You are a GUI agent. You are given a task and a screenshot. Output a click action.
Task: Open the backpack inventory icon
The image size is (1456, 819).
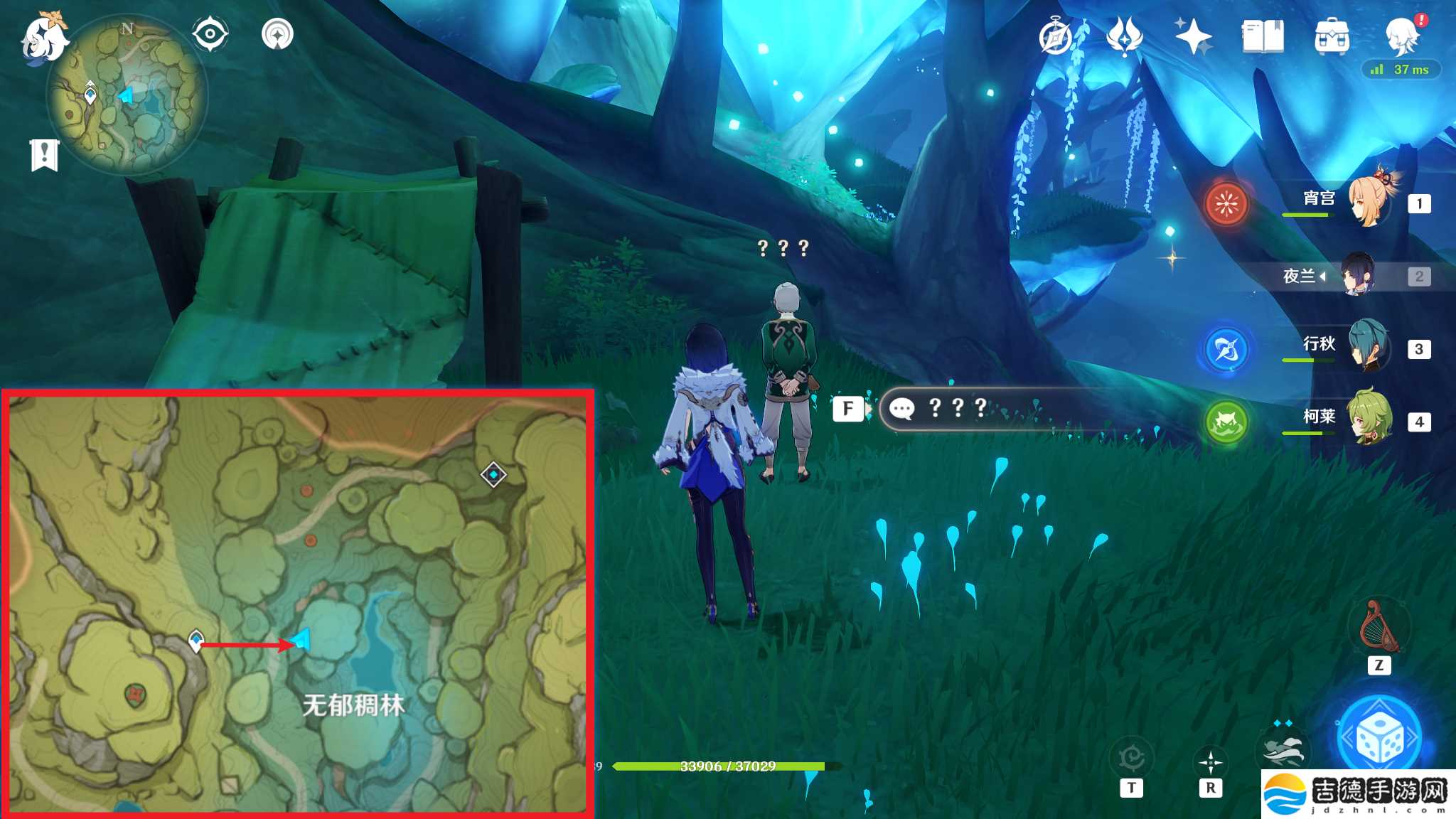click(x=1332, y=36)
